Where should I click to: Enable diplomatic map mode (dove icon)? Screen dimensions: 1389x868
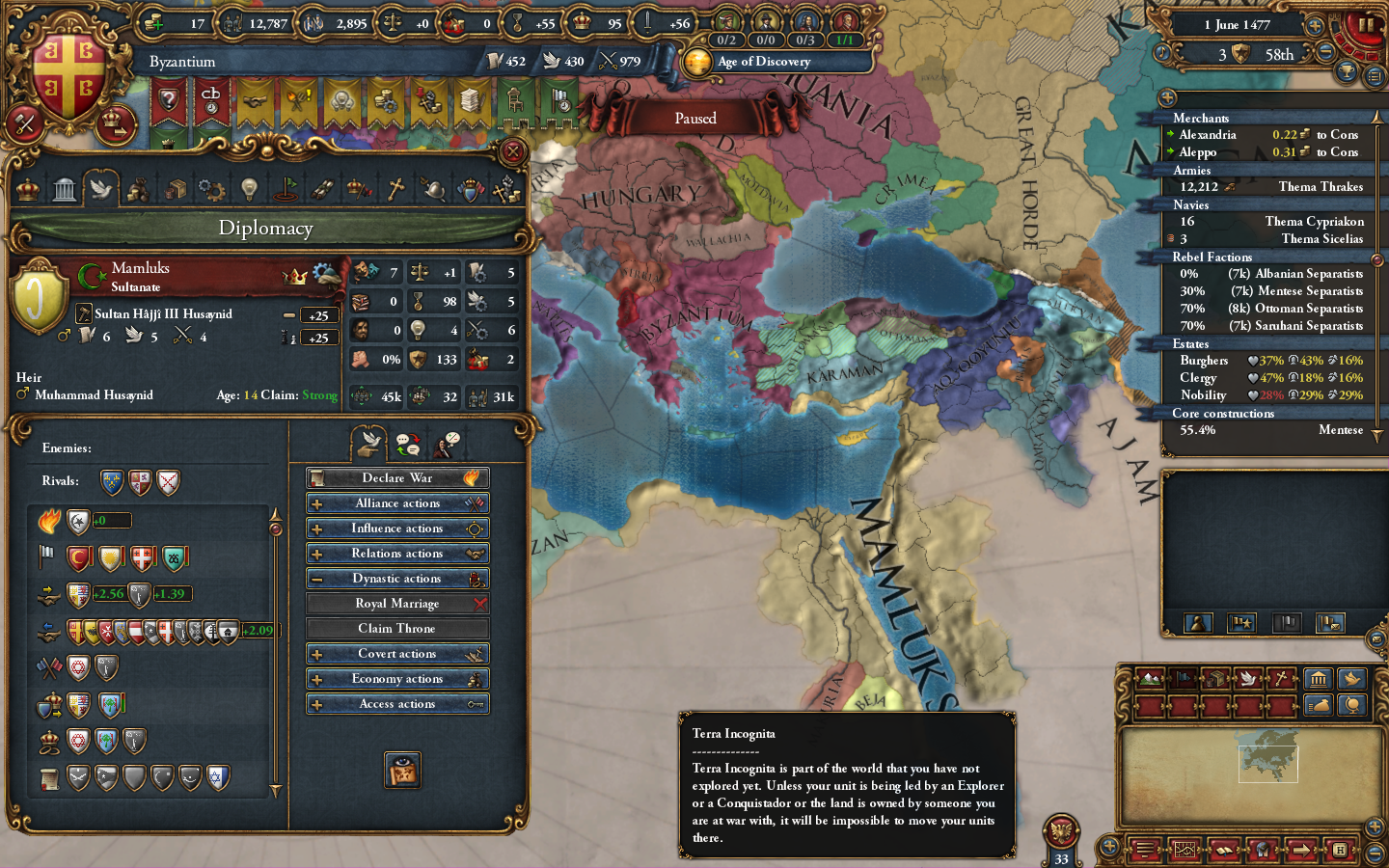click(1250, 679)
